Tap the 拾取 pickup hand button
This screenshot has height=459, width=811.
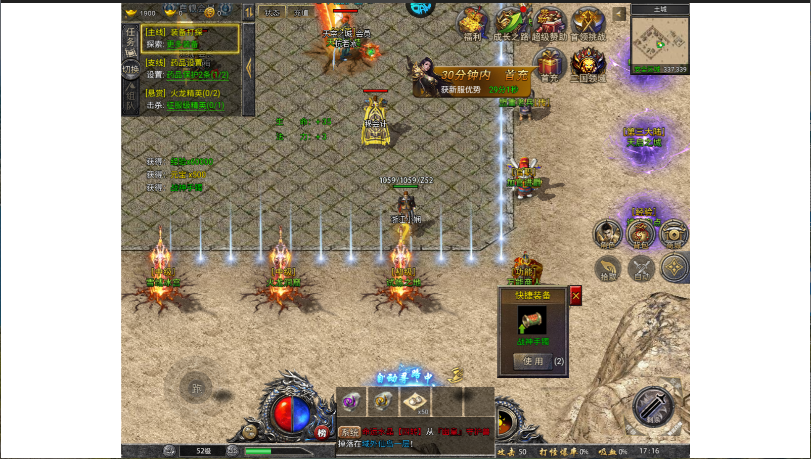(x=607, y=267)
